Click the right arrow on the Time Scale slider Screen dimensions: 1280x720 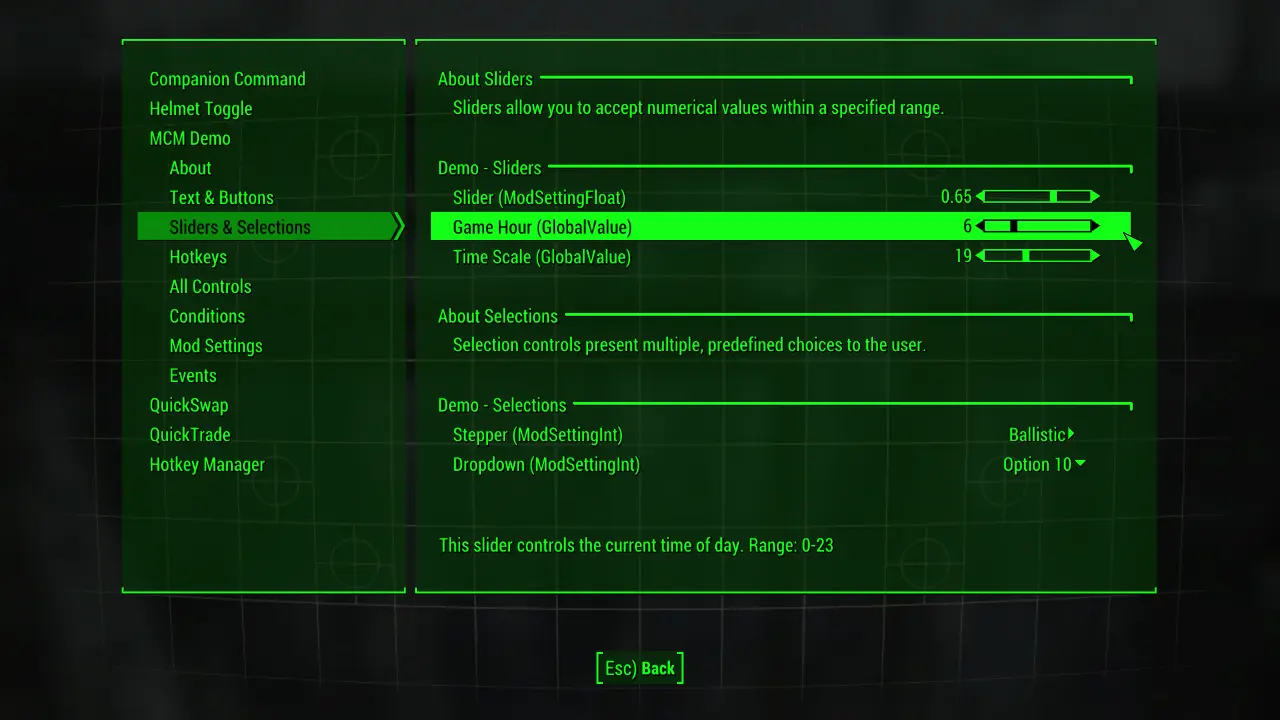1093,255
